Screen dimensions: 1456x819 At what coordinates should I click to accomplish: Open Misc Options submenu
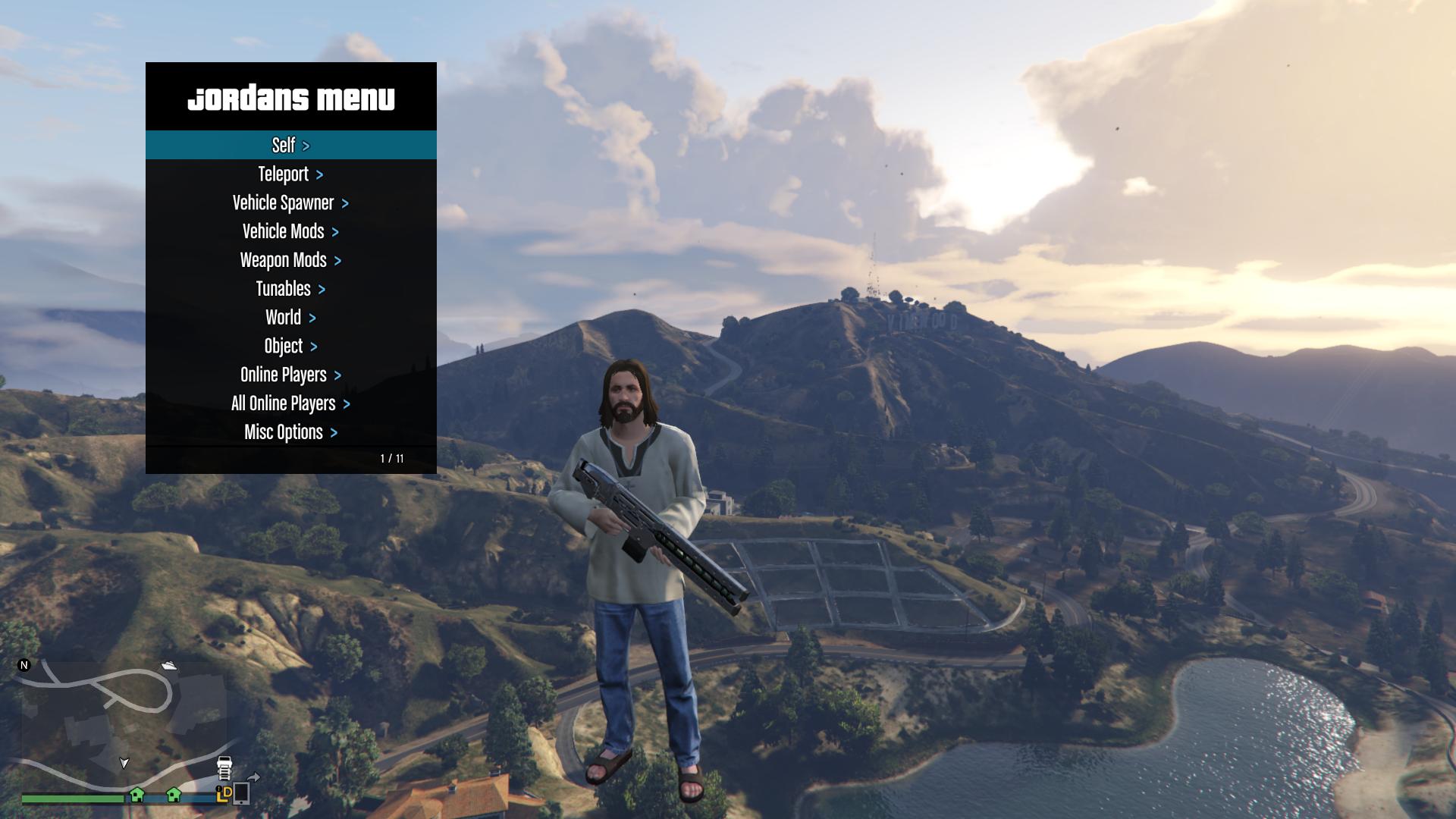point(290,432)
